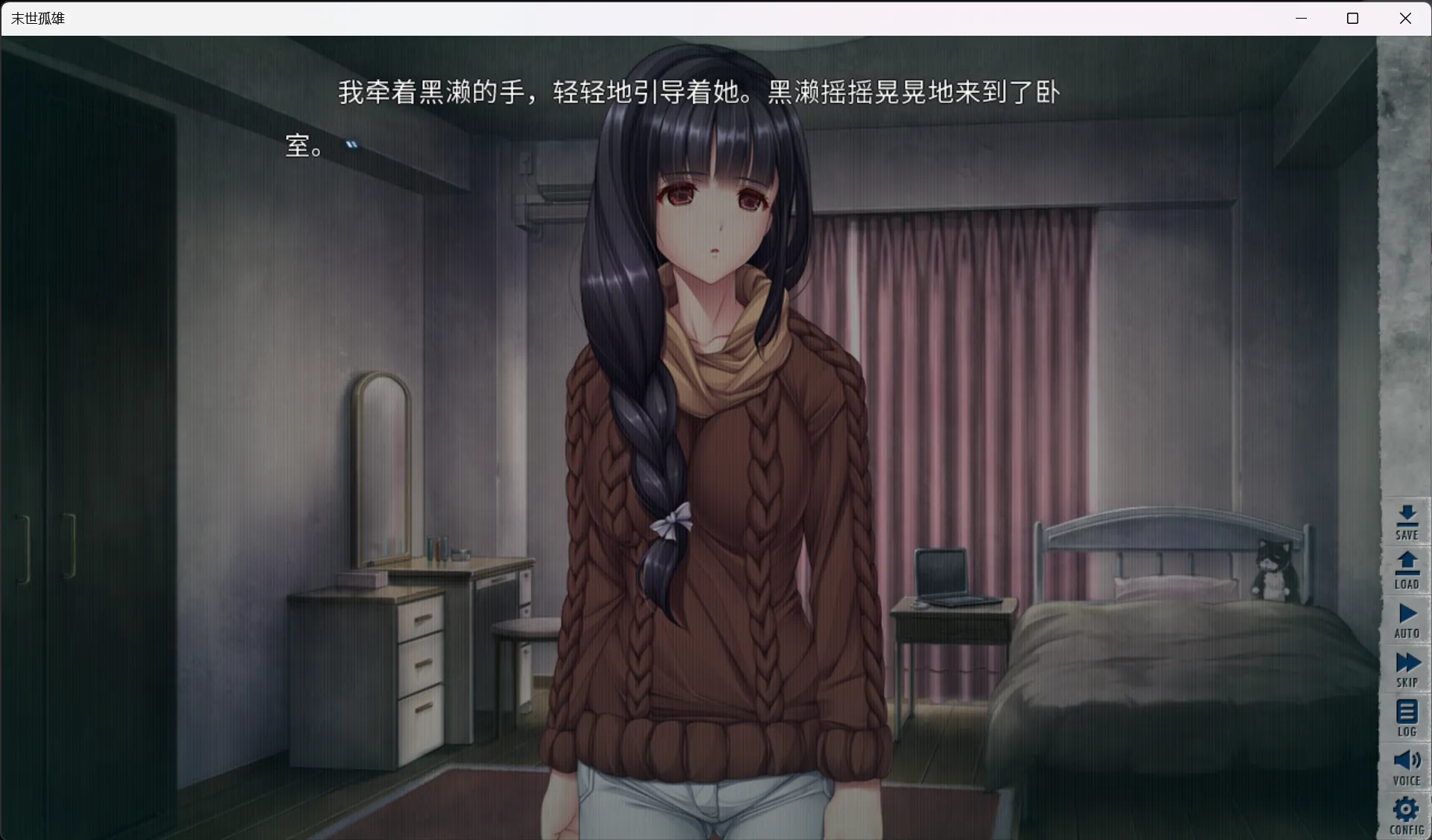Maximize the game window

coord(1352,18)
